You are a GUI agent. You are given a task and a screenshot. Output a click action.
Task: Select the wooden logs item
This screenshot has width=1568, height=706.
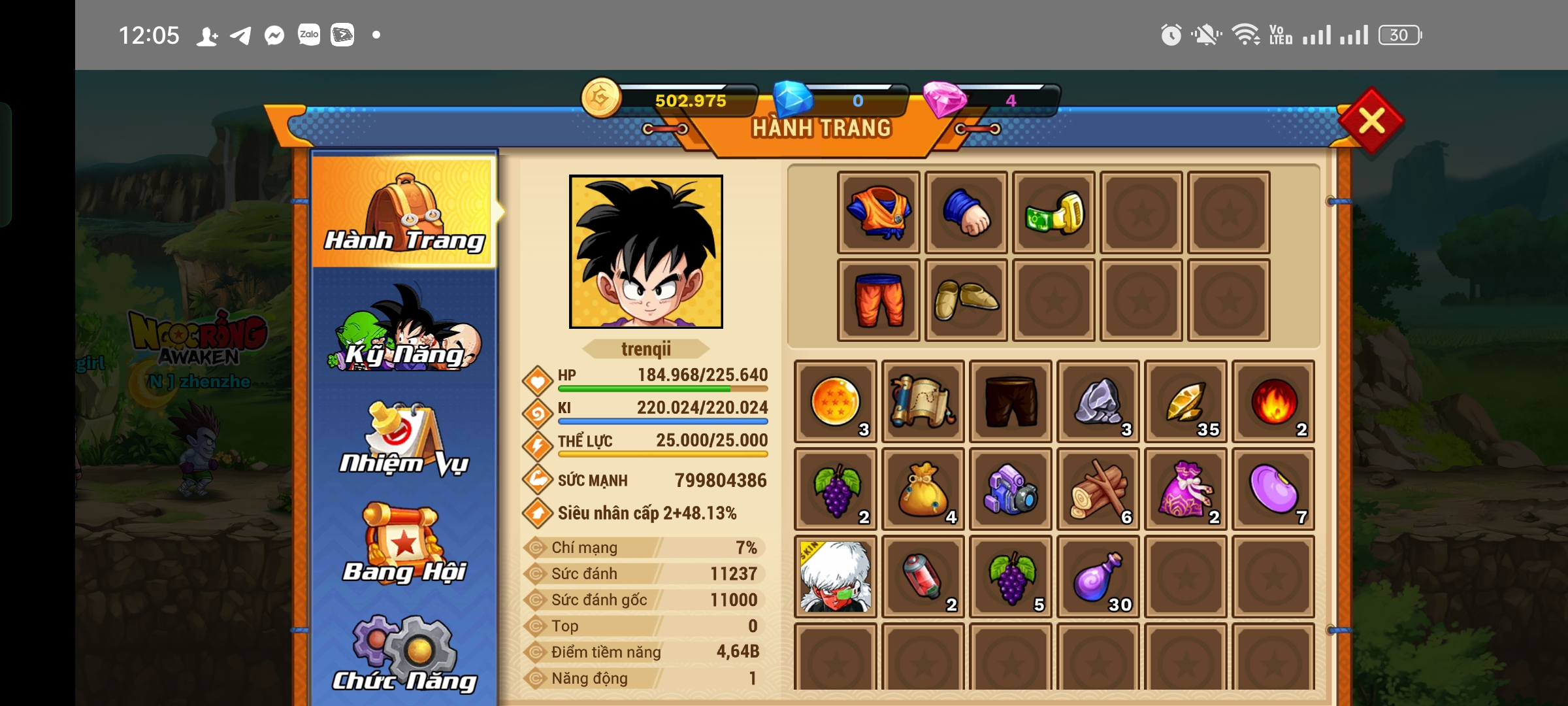point(1098,489)
